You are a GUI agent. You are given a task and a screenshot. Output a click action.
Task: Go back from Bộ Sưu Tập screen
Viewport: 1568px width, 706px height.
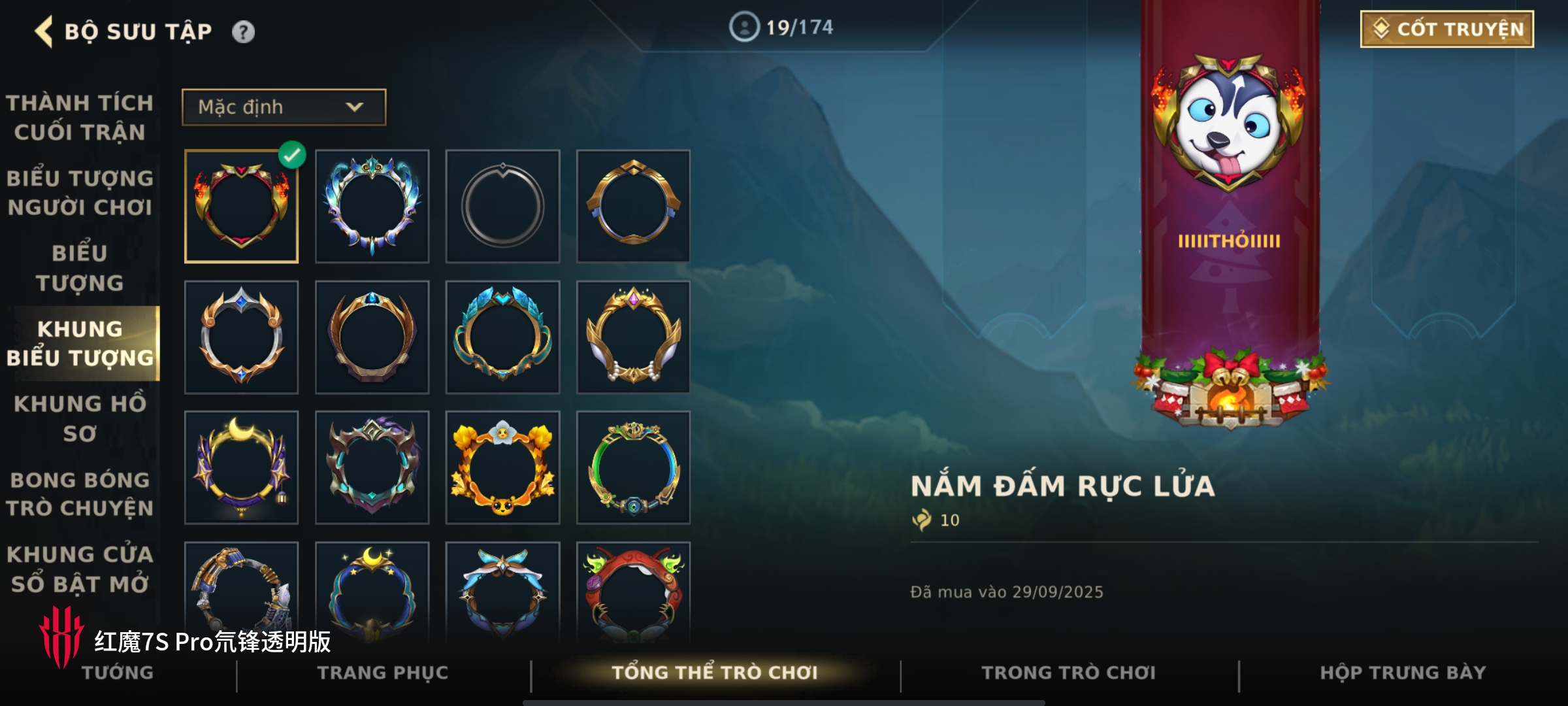click(x=44, y=31)
